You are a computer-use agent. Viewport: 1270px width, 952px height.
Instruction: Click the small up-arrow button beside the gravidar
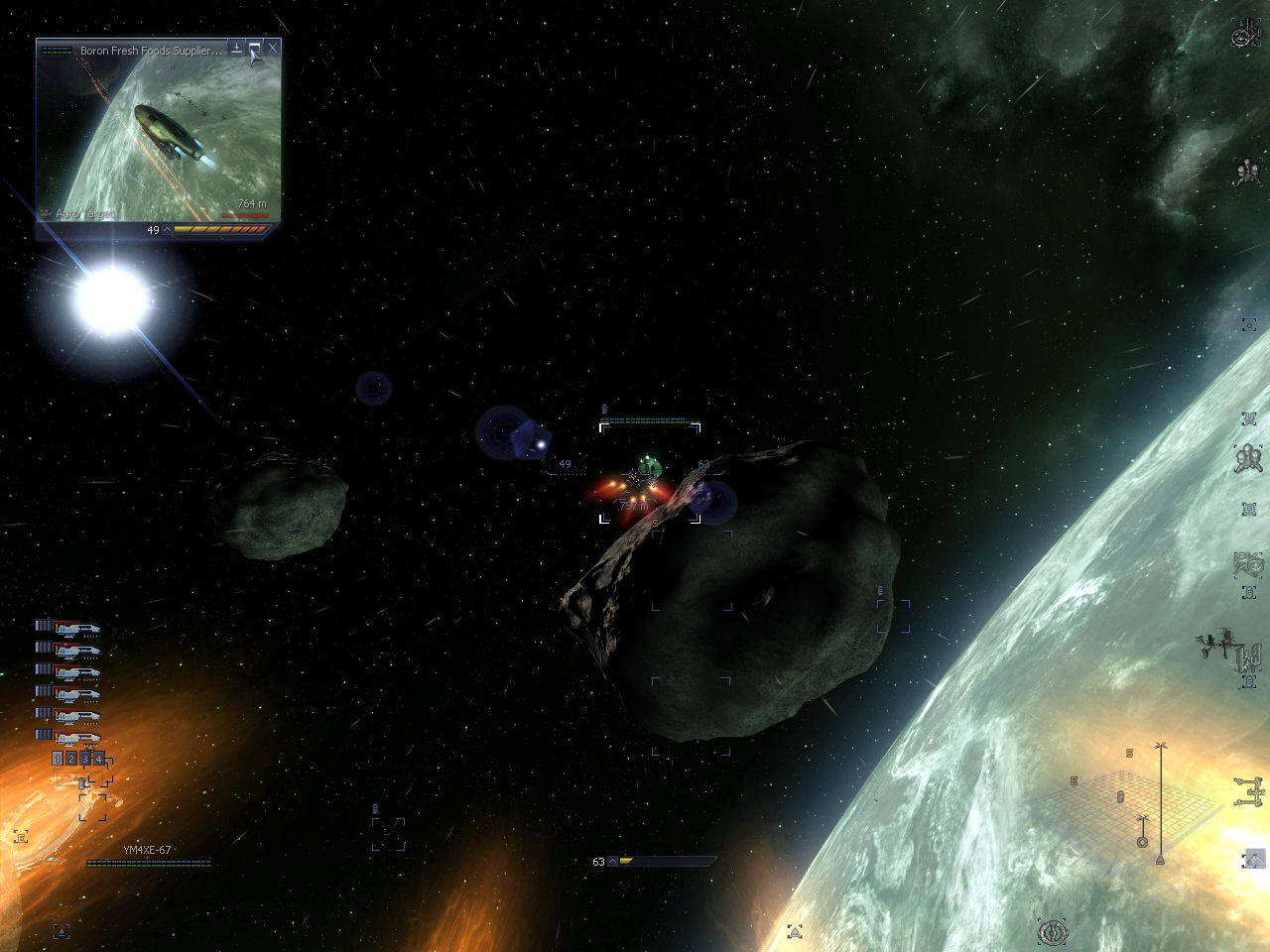1254,859
